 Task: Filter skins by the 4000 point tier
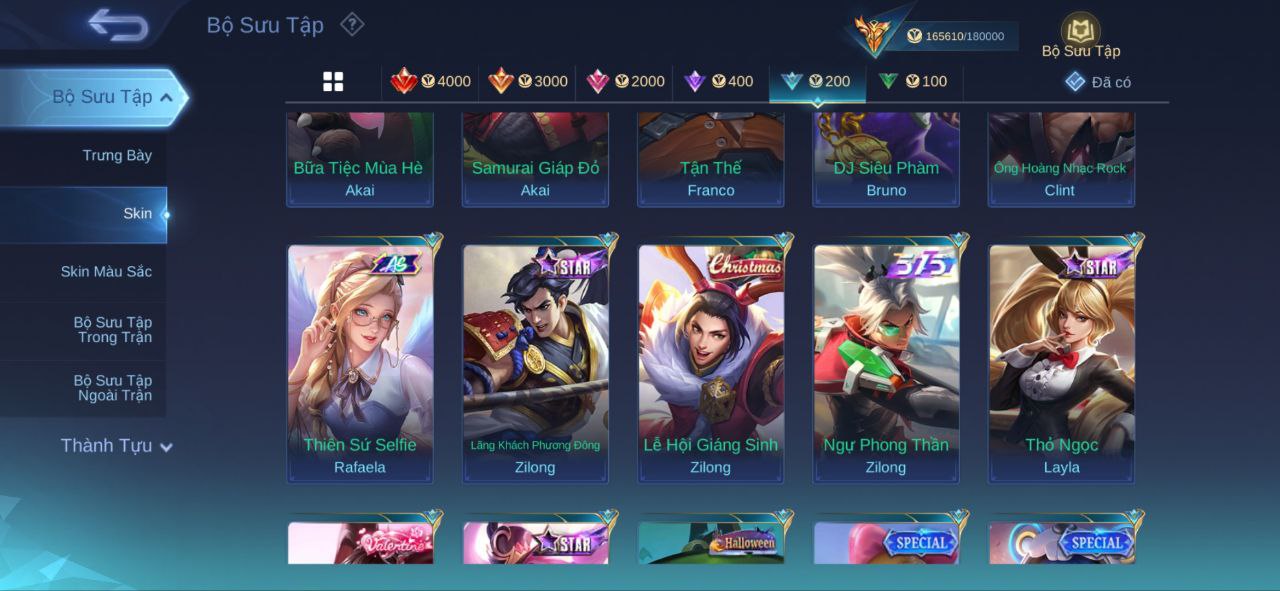coord(431,82)
